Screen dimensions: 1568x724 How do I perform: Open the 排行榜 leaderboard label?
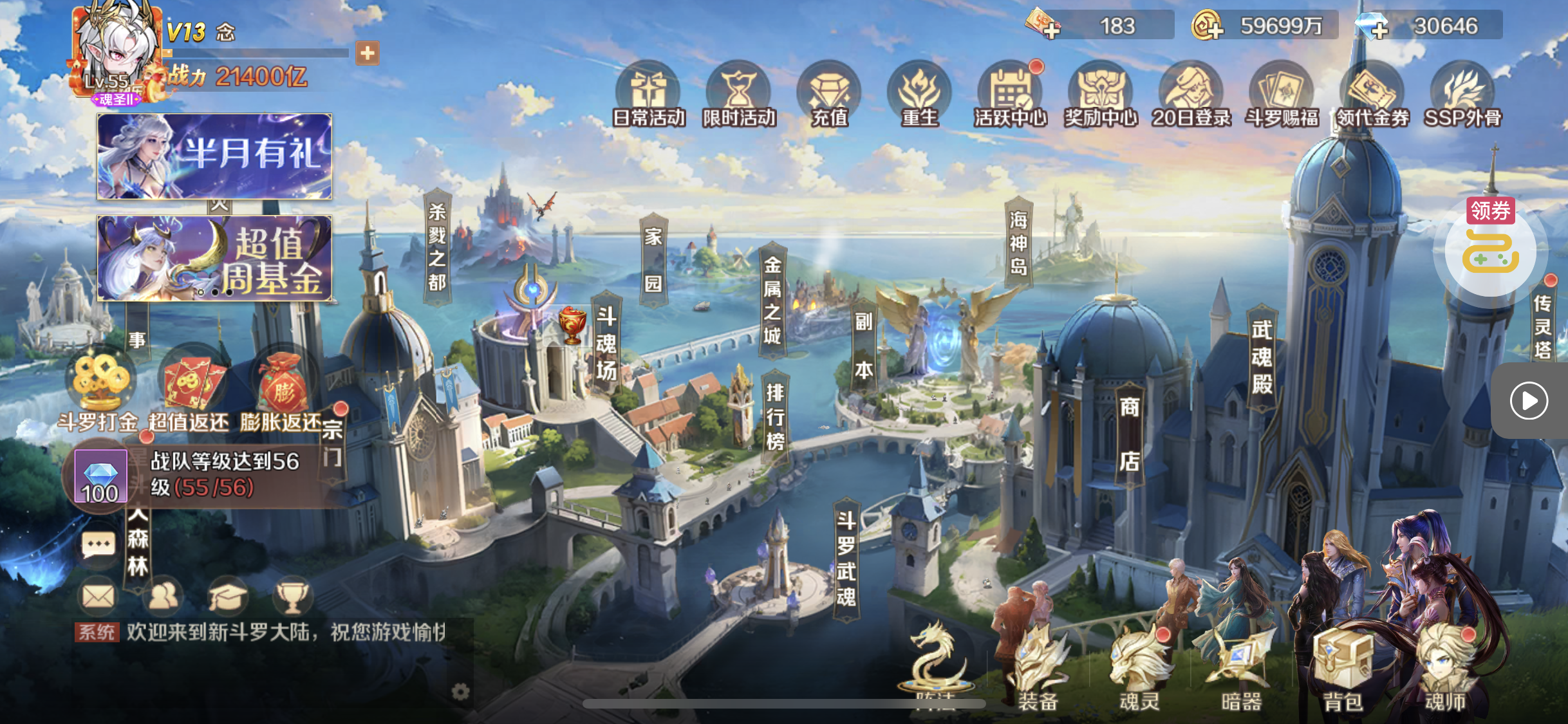tap(775, 417)
